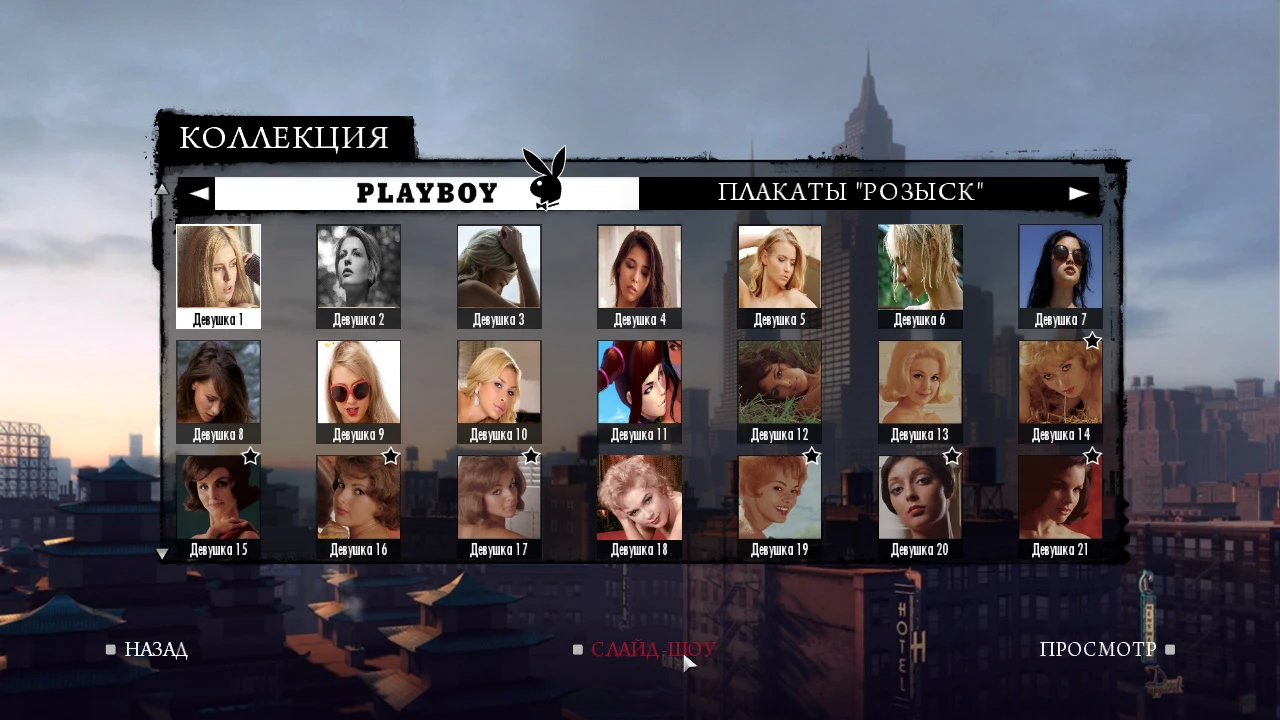Click НАЗАД to go back
The height and width of the screenshot is (720, 1280).
coord(156,649)
